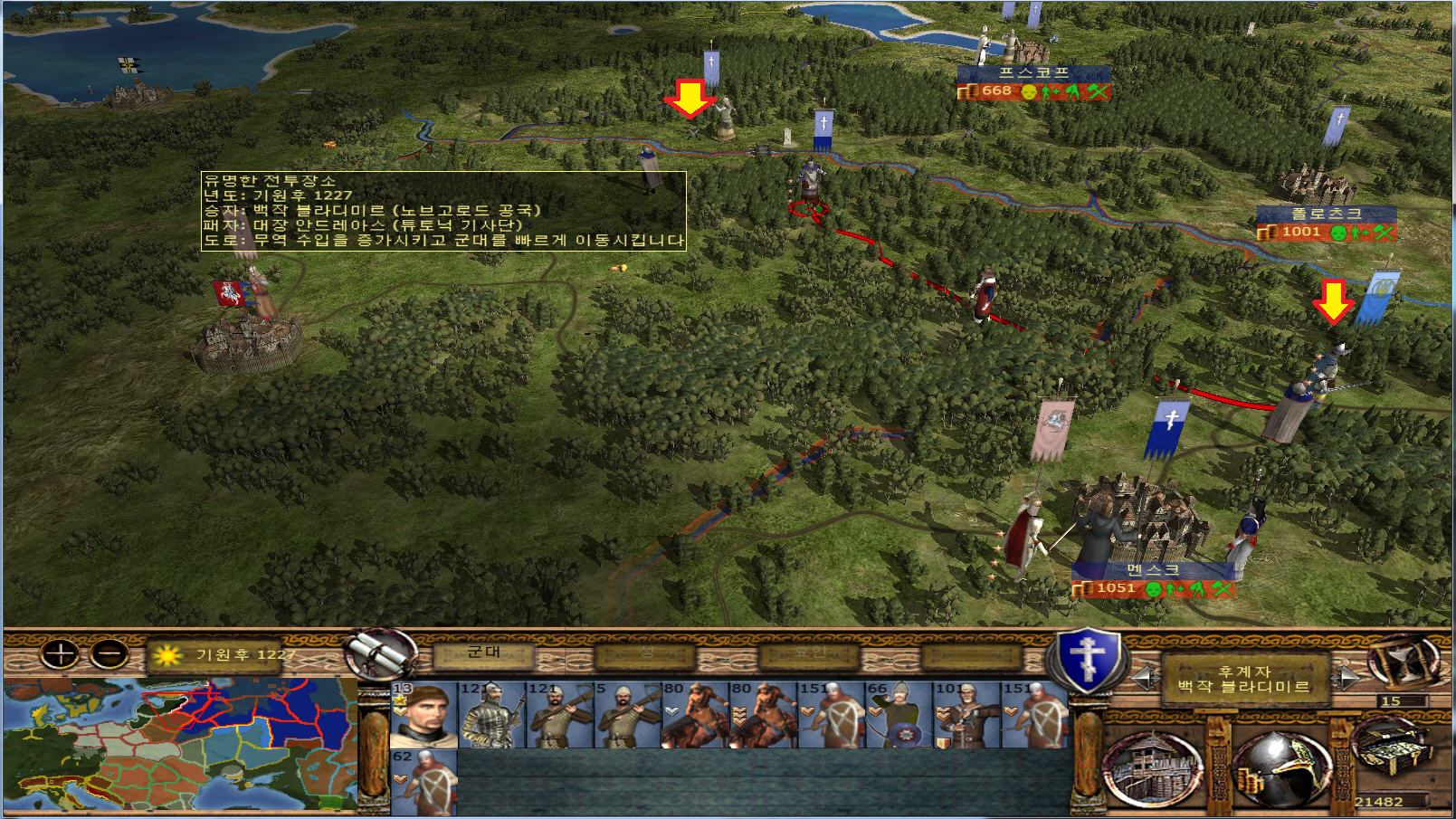
Task: Select the general's portrait card with 13 men
Action: [x=423, y=715]
